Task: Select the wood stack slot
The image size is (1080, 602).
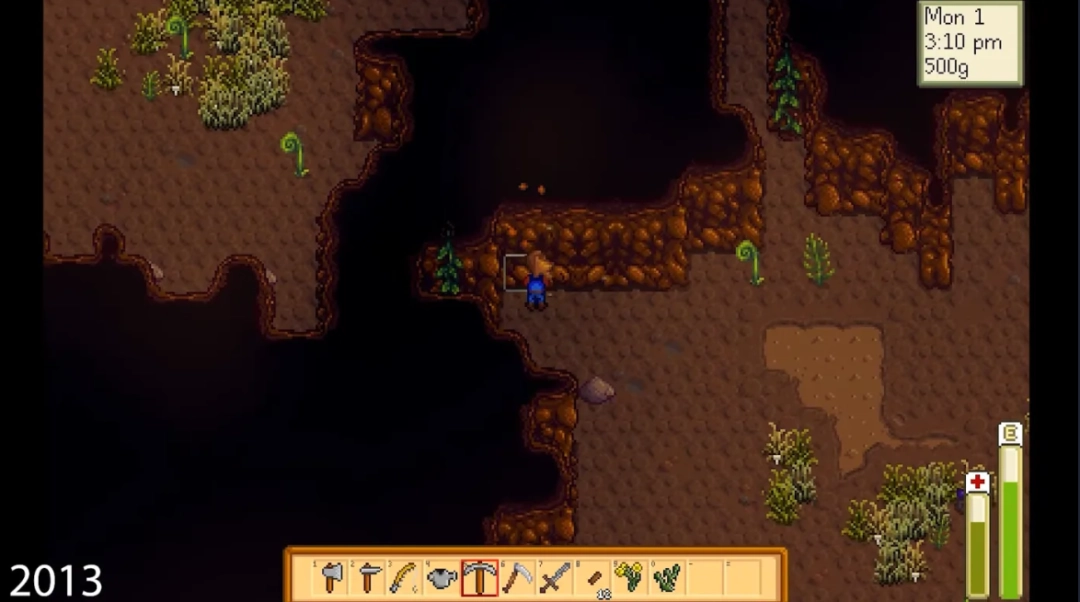Action: coord(592,577)
